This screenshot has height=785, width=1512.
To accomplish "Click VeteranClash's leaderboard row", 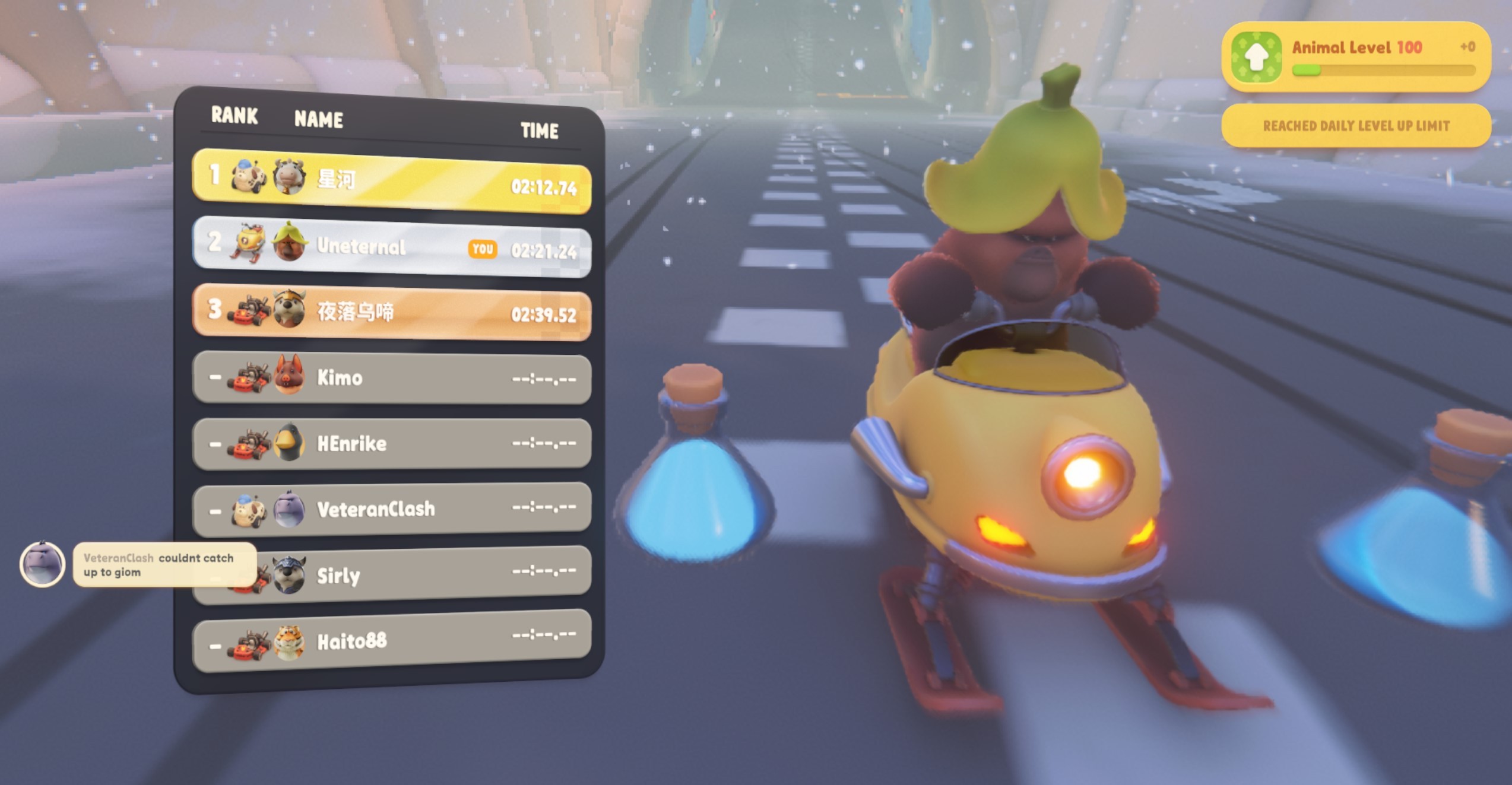I will 392,508.
